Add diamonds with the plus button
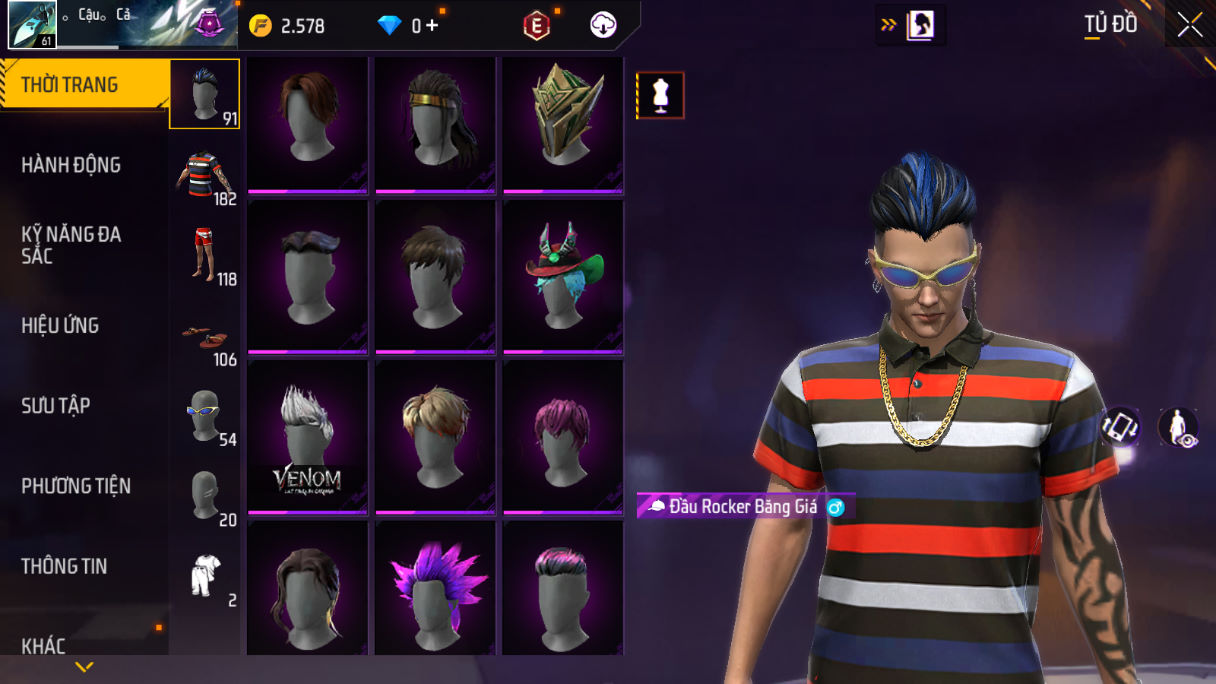 432,26
